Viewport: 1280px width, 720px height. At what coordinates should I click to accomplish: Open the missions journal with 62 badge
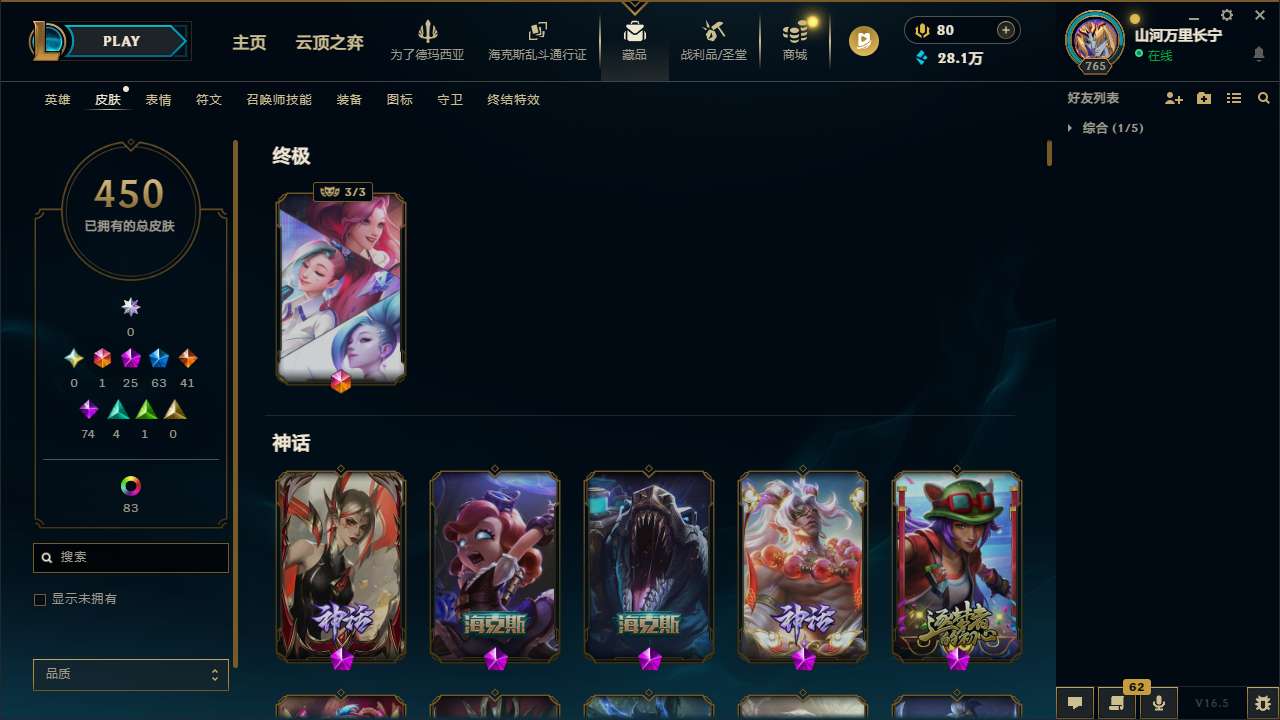coord(1117,703)
